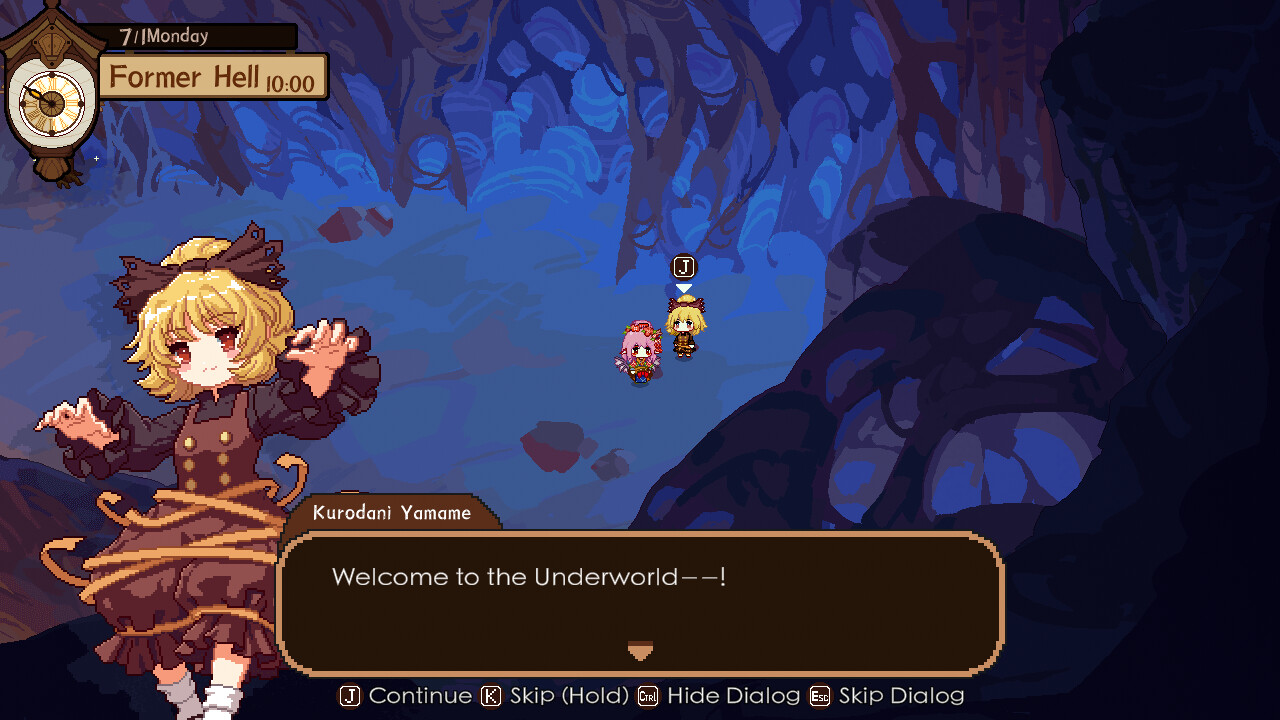Select the J key prompt above the character
The image size is (1280, 720).
click(684, 267)
